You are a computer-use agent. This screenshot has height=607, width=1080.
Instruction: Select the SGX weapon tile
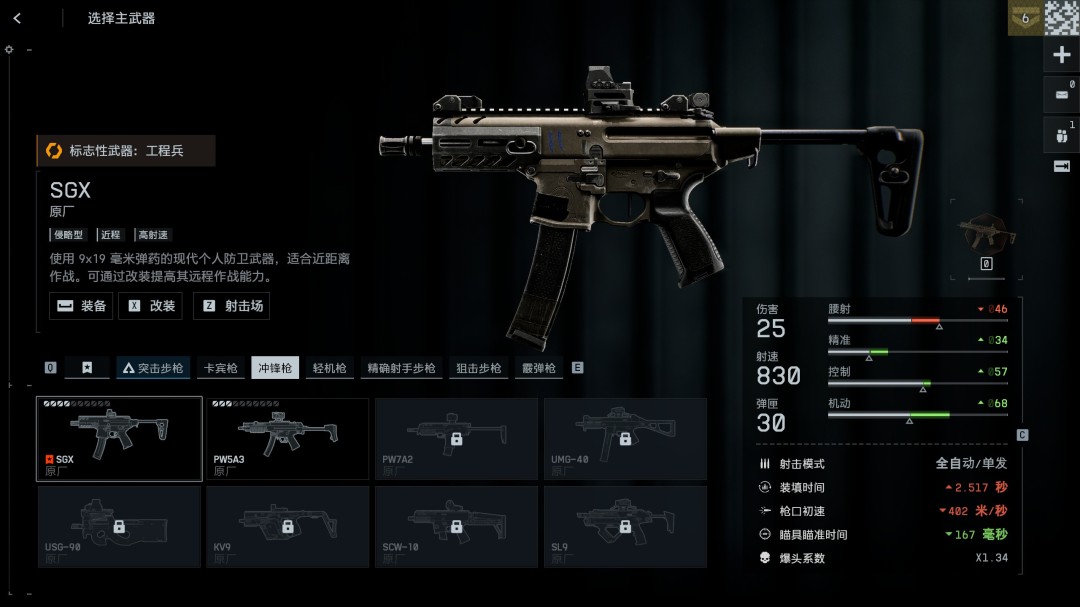[119, 439]
